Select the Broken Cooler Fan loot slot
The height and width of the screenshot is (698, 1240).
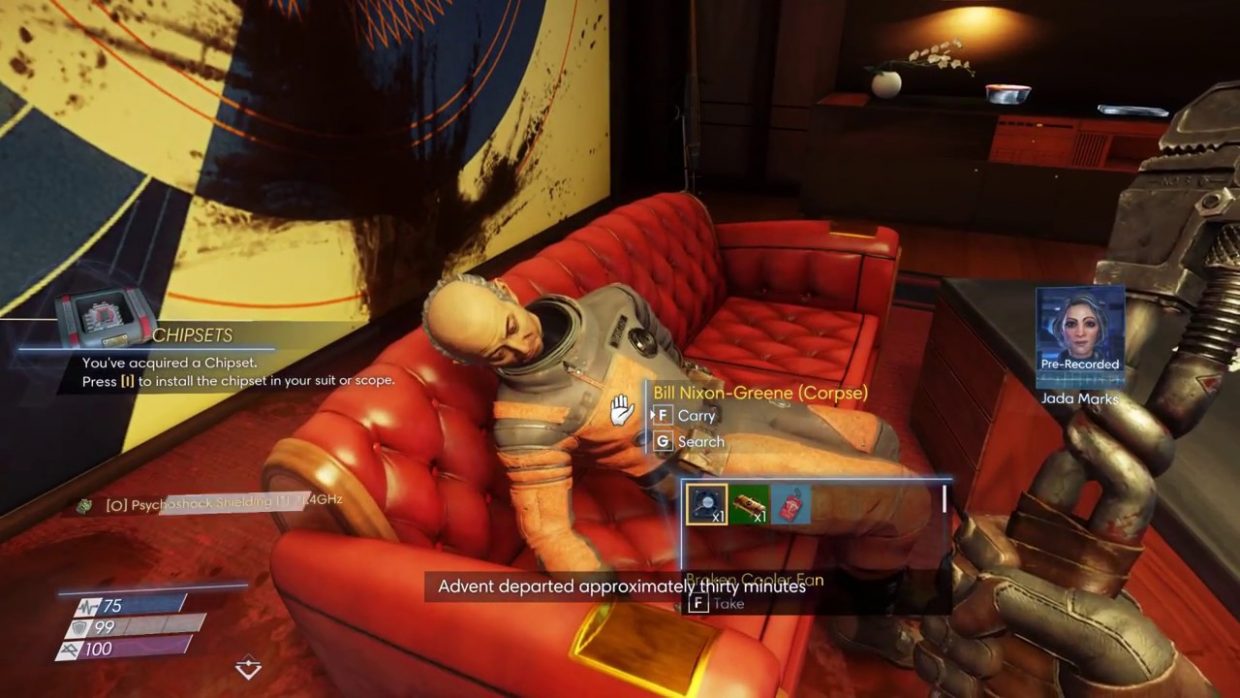pyautogui.click(x=707, y=505)
